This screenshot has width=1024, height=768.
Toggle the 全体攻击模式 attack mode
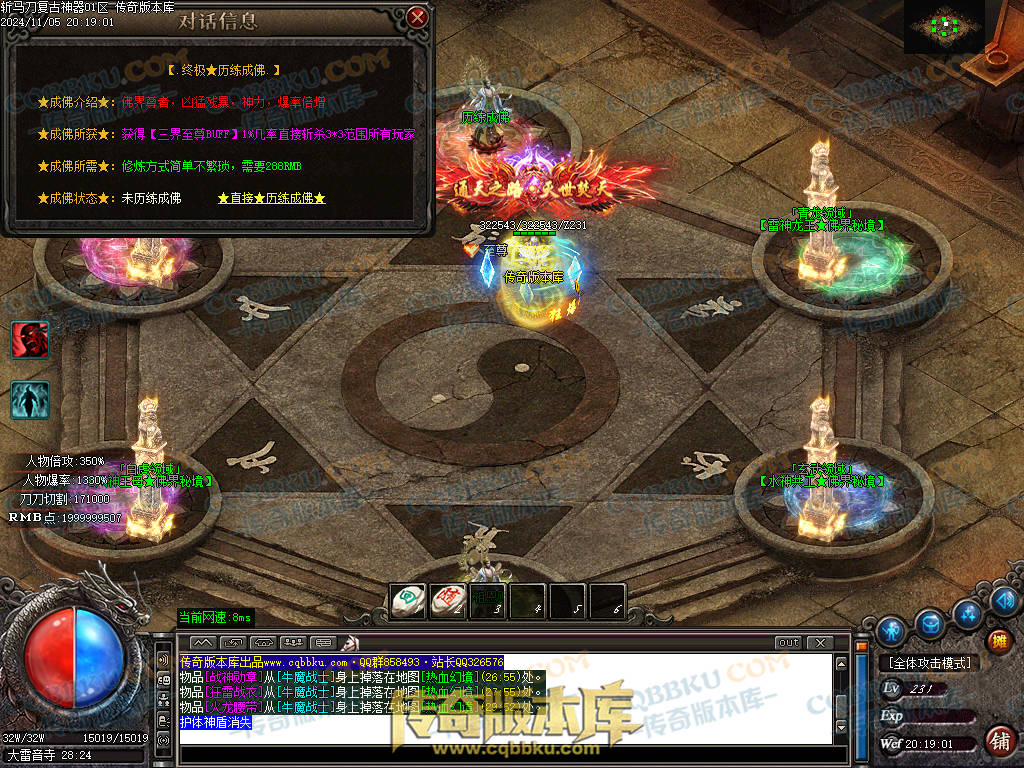(926, 662)
